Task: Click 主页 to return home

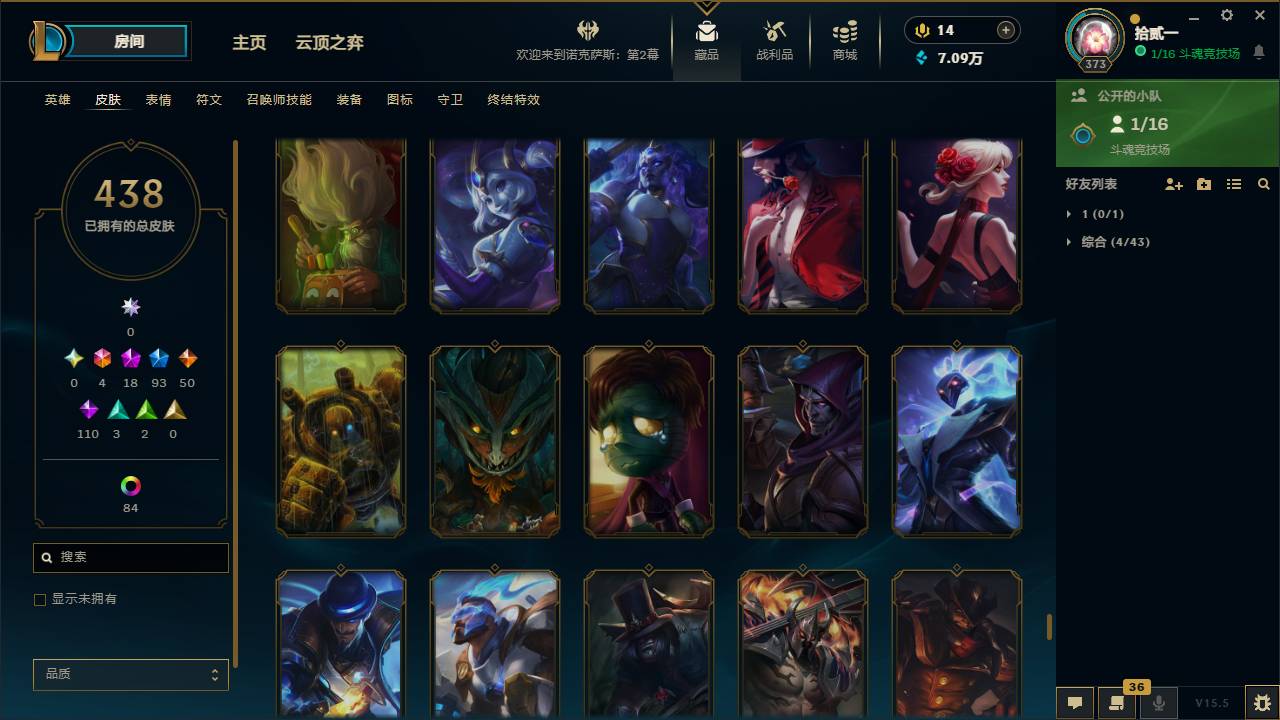Action: [248, 42]
